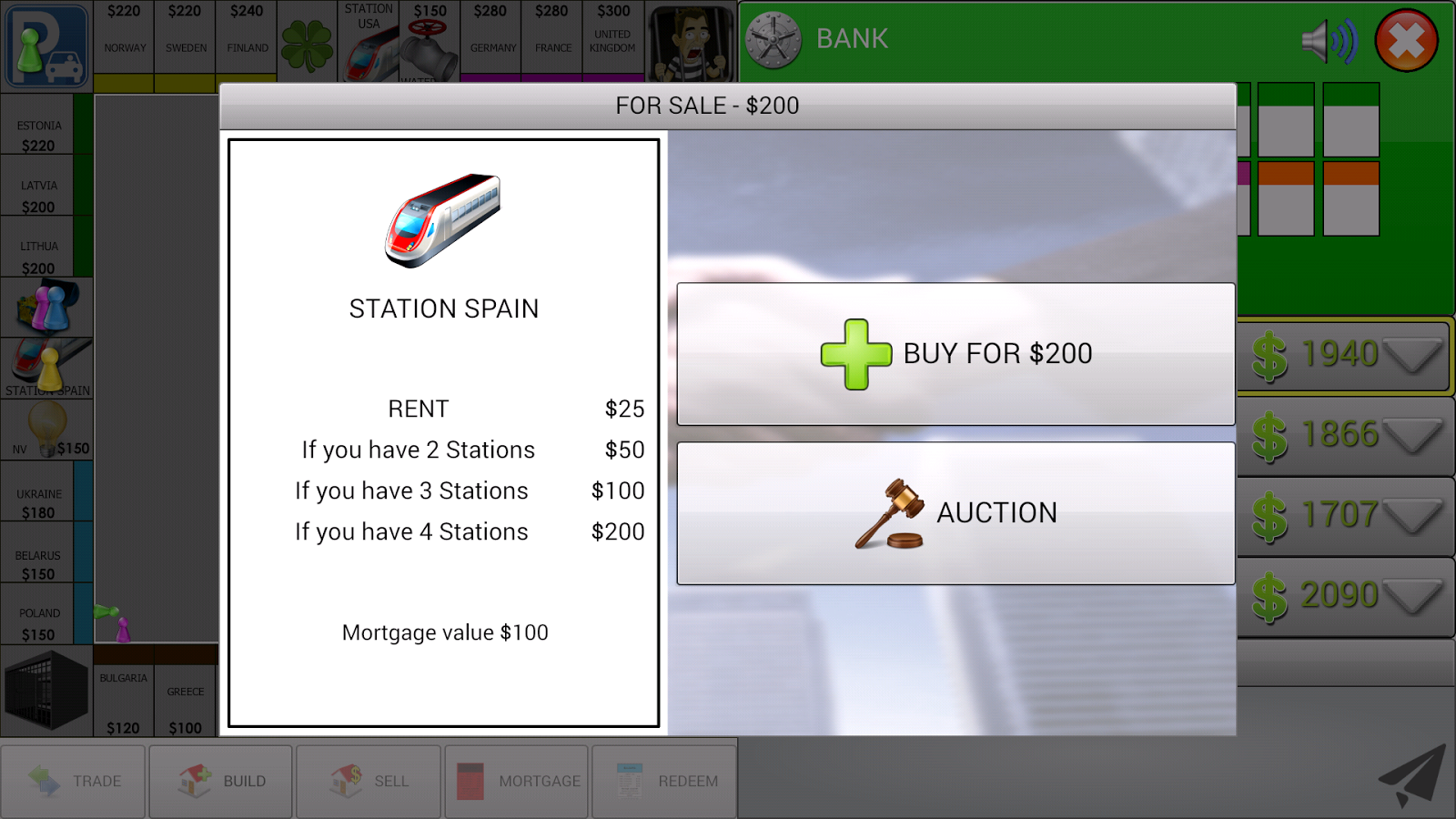Click the Sell house-with-dollar icon
Image resolution: width=1456 pixels, height=819 pixels.
pyautogui.click(x=344, y=781)
